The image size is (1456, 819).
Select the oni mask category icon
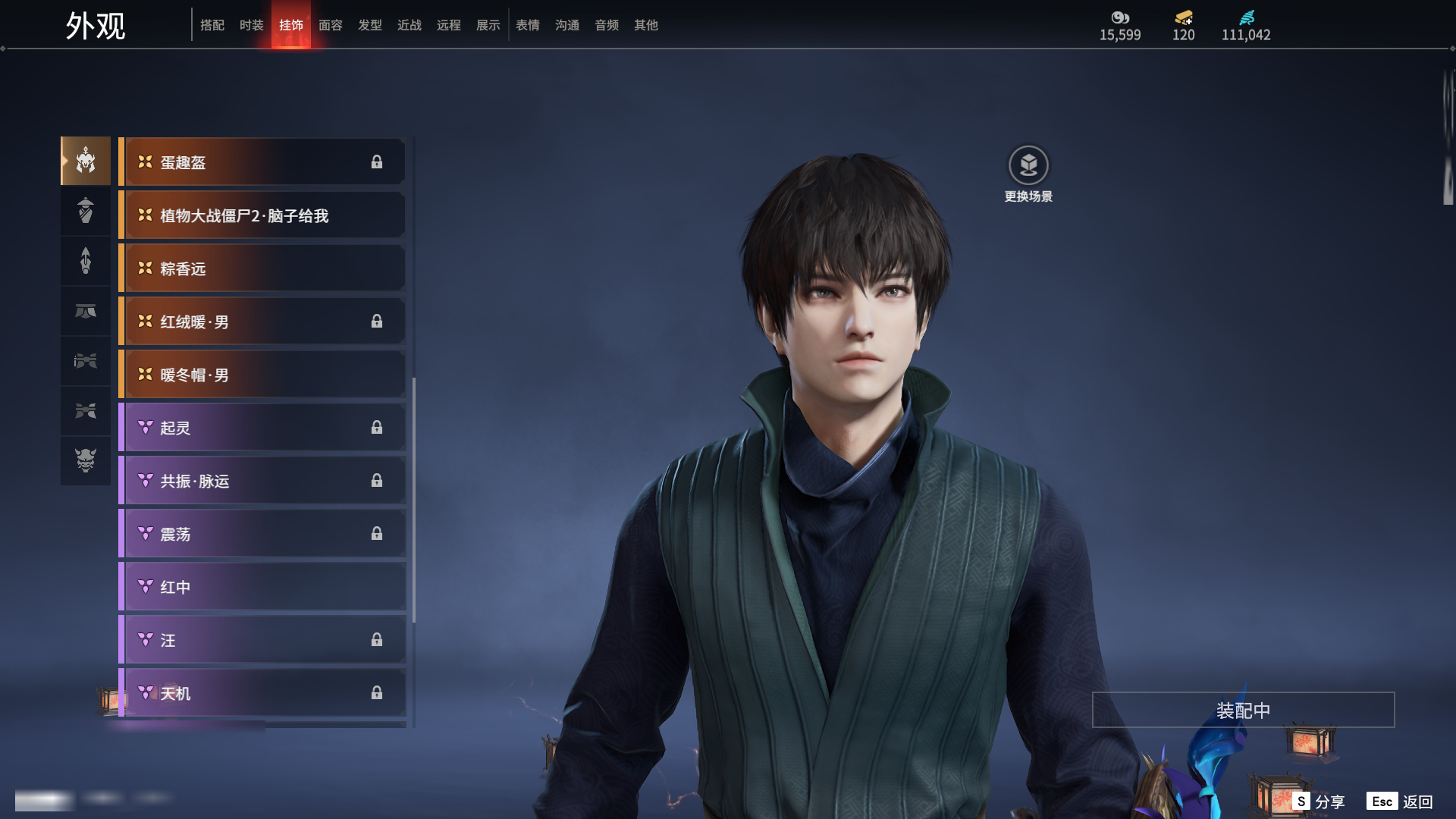coord(86,460)
